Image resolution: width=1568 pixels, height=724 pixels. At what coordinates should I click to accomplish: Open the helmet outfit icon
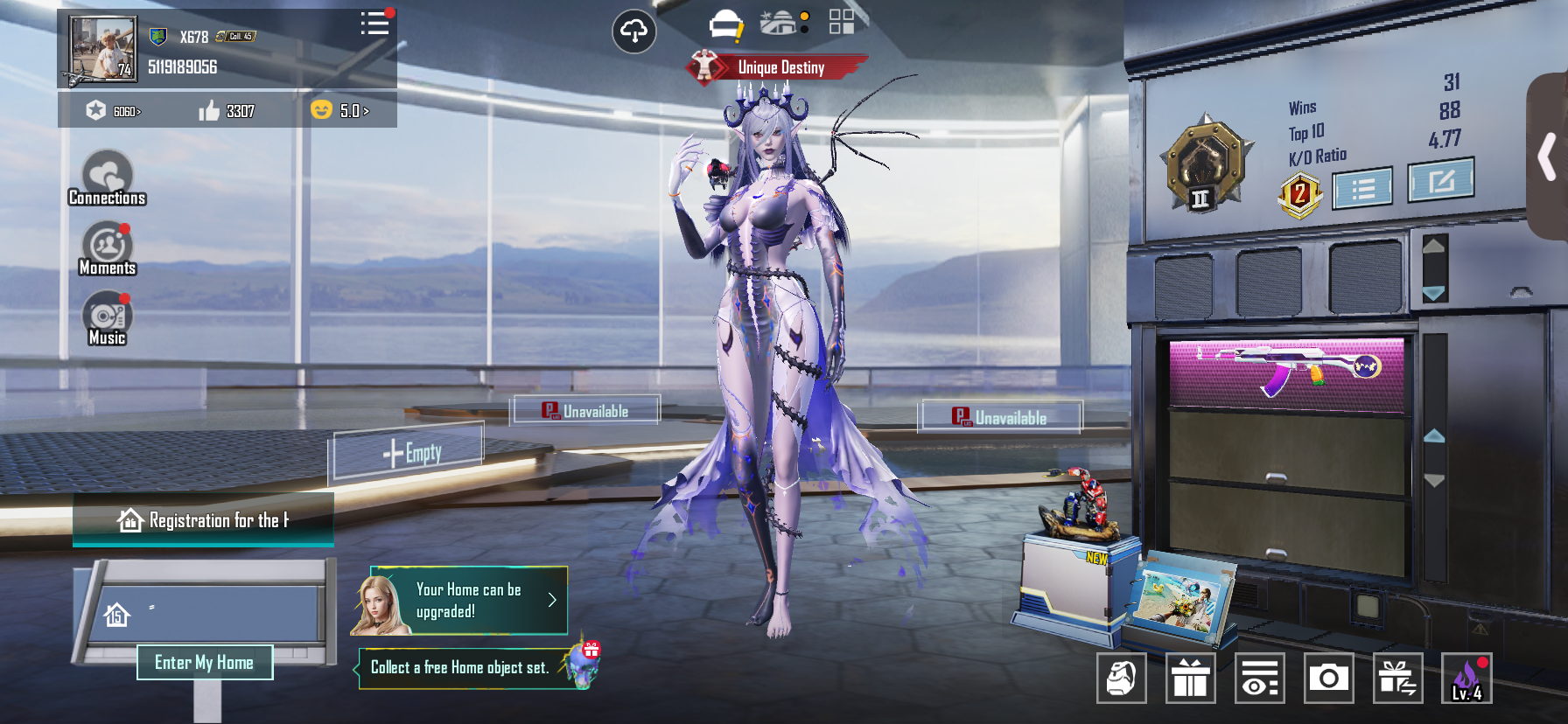(x=725, y=24)
